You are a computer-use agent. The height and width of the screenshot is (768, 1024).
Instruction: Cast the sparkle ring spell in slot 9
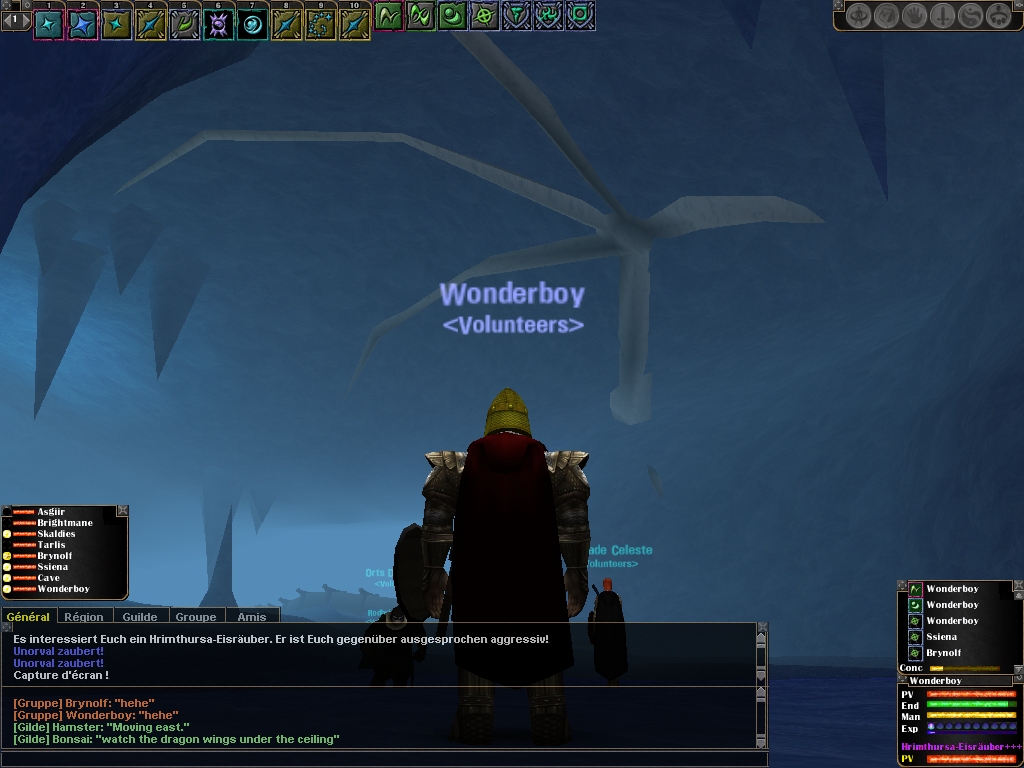[321, 24]
